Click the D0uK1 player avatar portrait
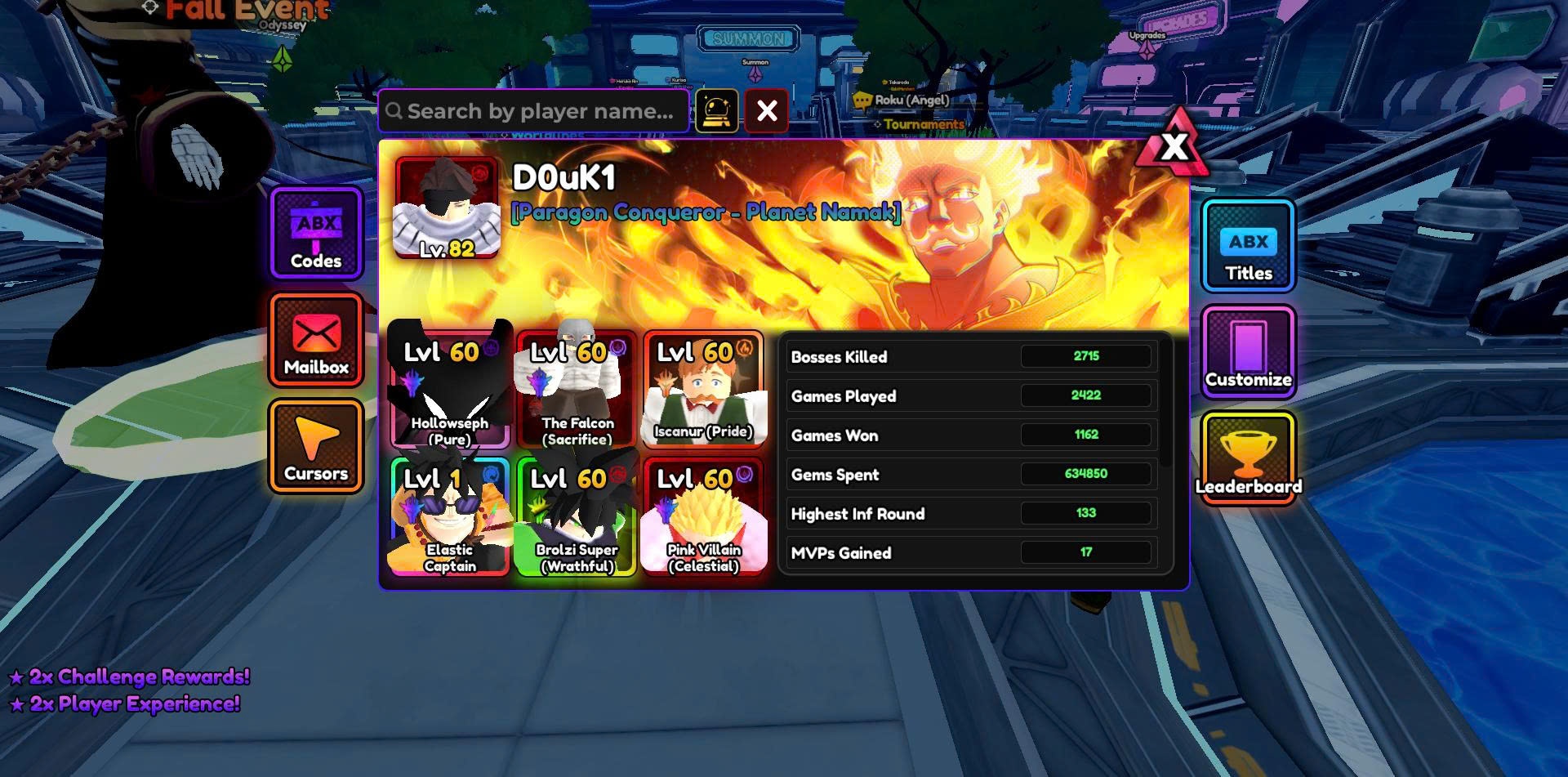 coord(447,208)
